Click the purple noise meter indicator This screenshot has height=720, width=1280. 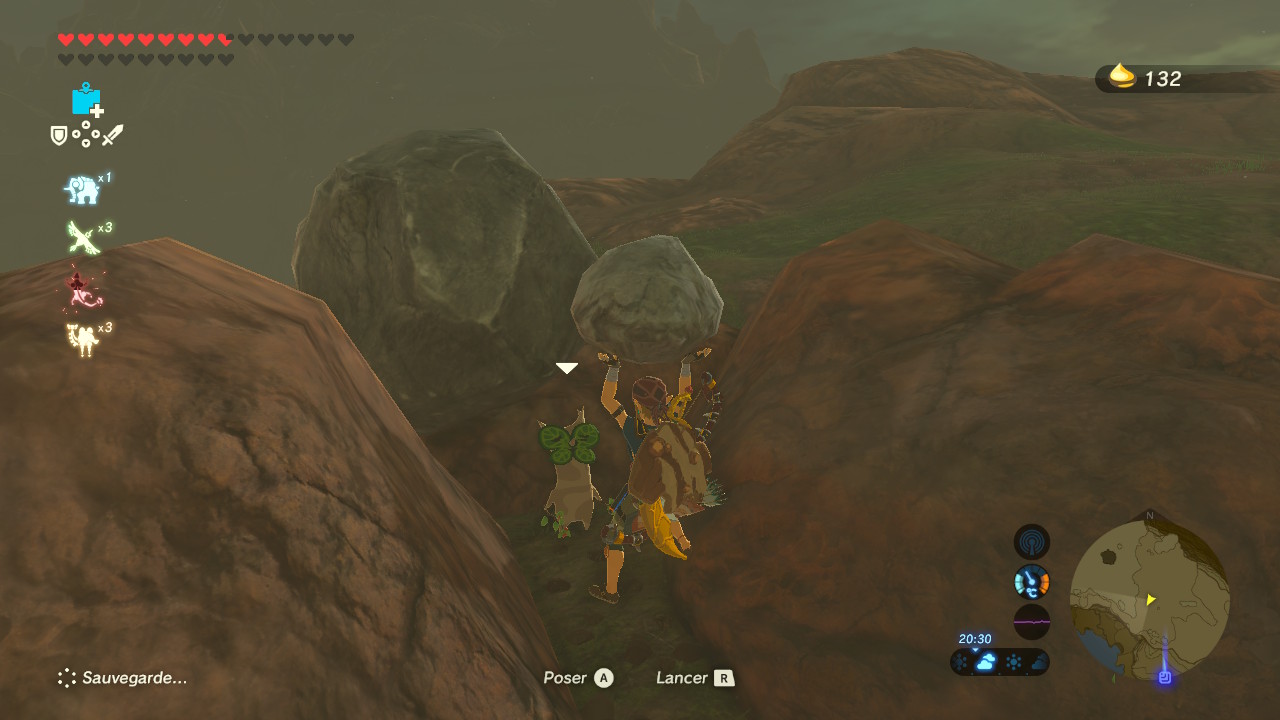pyautogui.click(x=1032, y=621)
